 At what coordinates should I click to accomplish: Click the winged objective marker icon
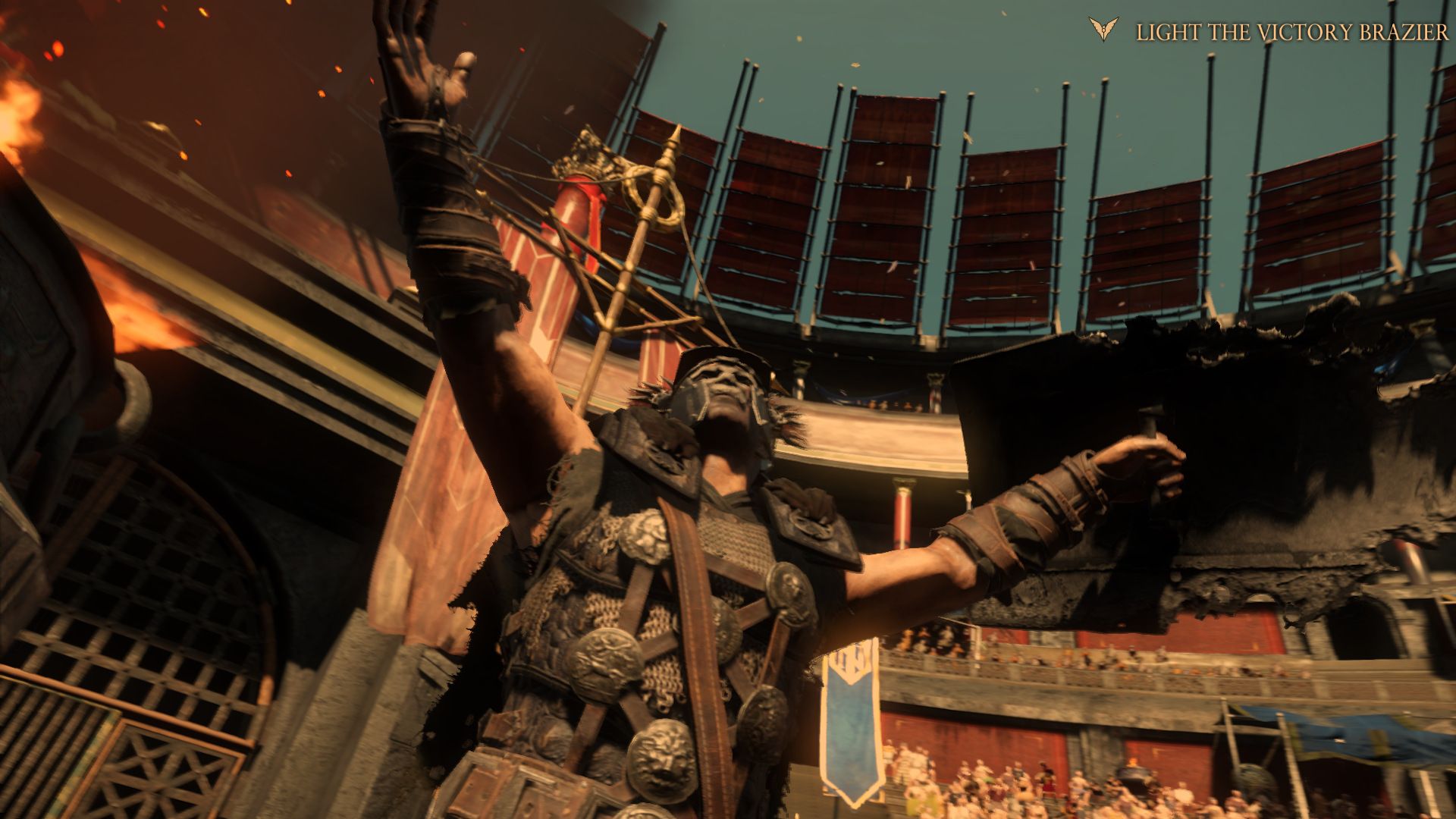[1103, 30]
